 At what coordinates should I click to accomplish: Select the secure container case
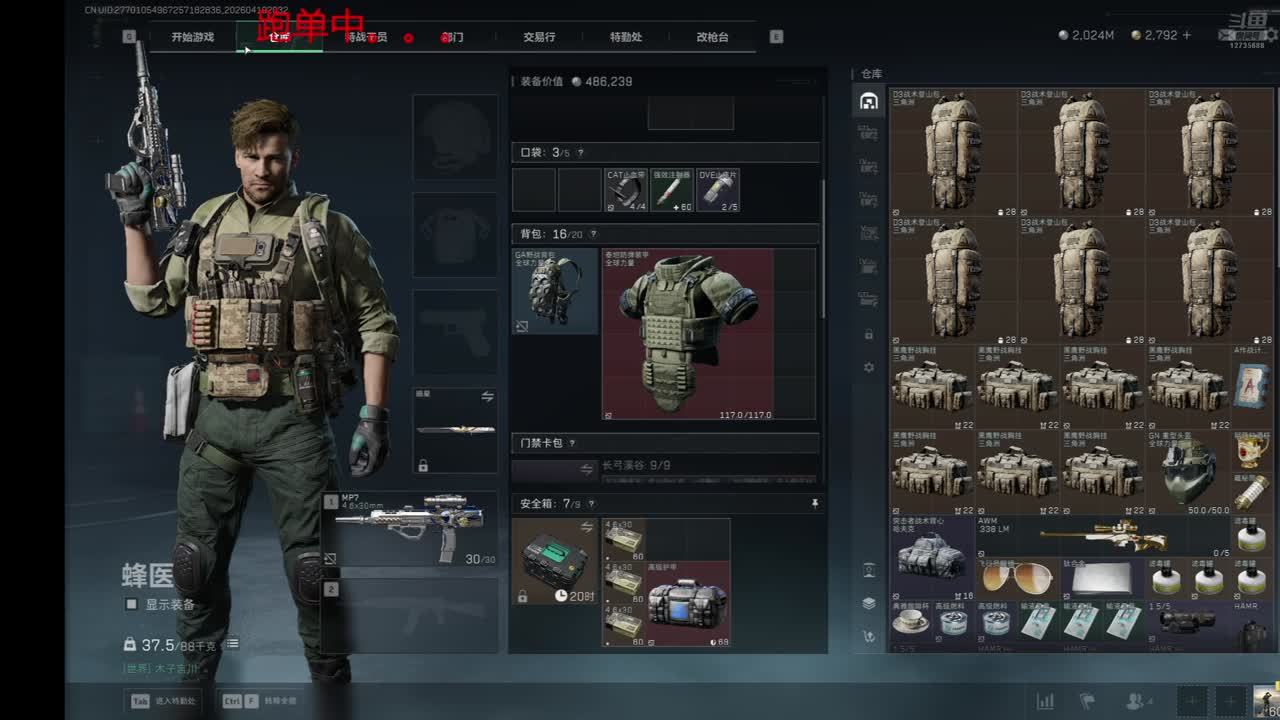point(555,560)
